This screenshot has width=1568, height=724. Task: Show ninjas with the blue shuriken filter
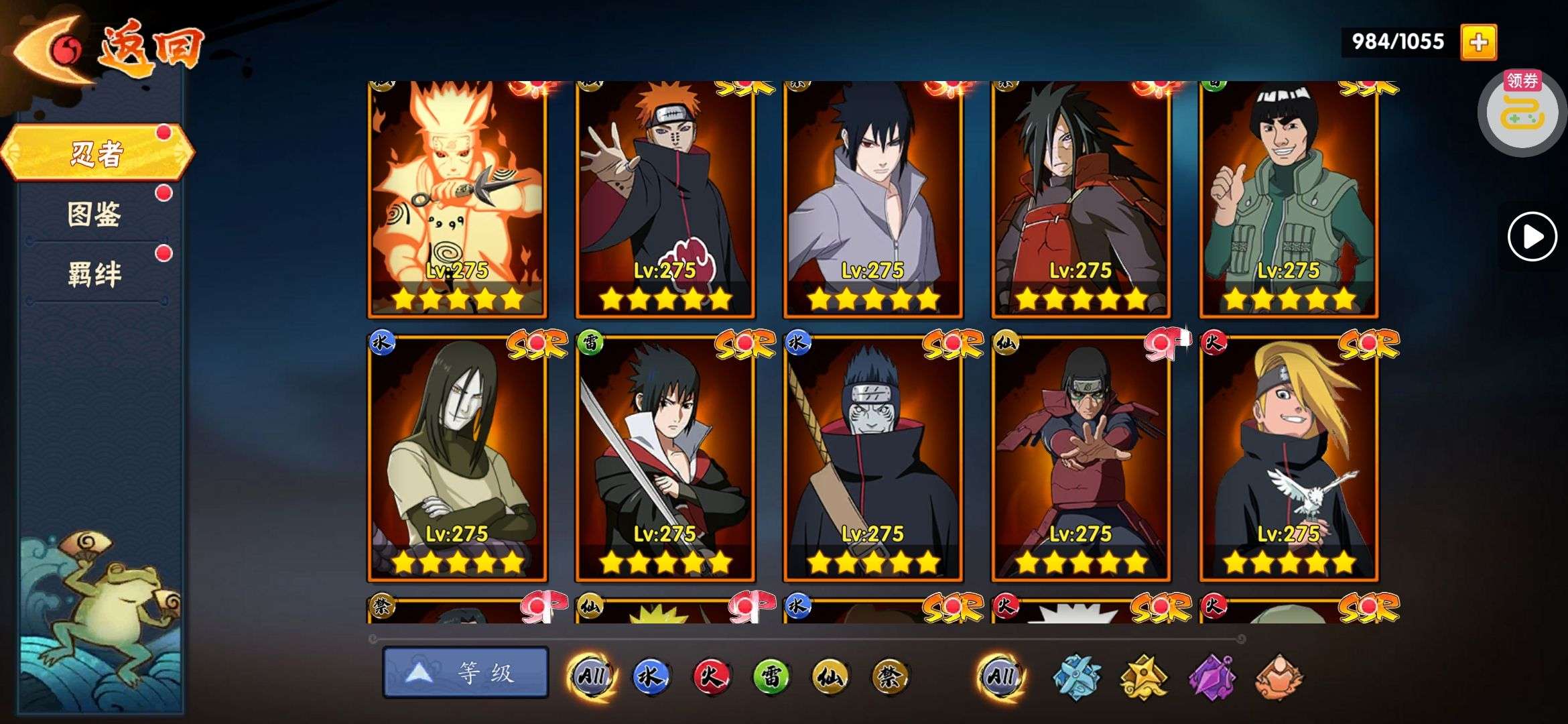click(1076, 677)
